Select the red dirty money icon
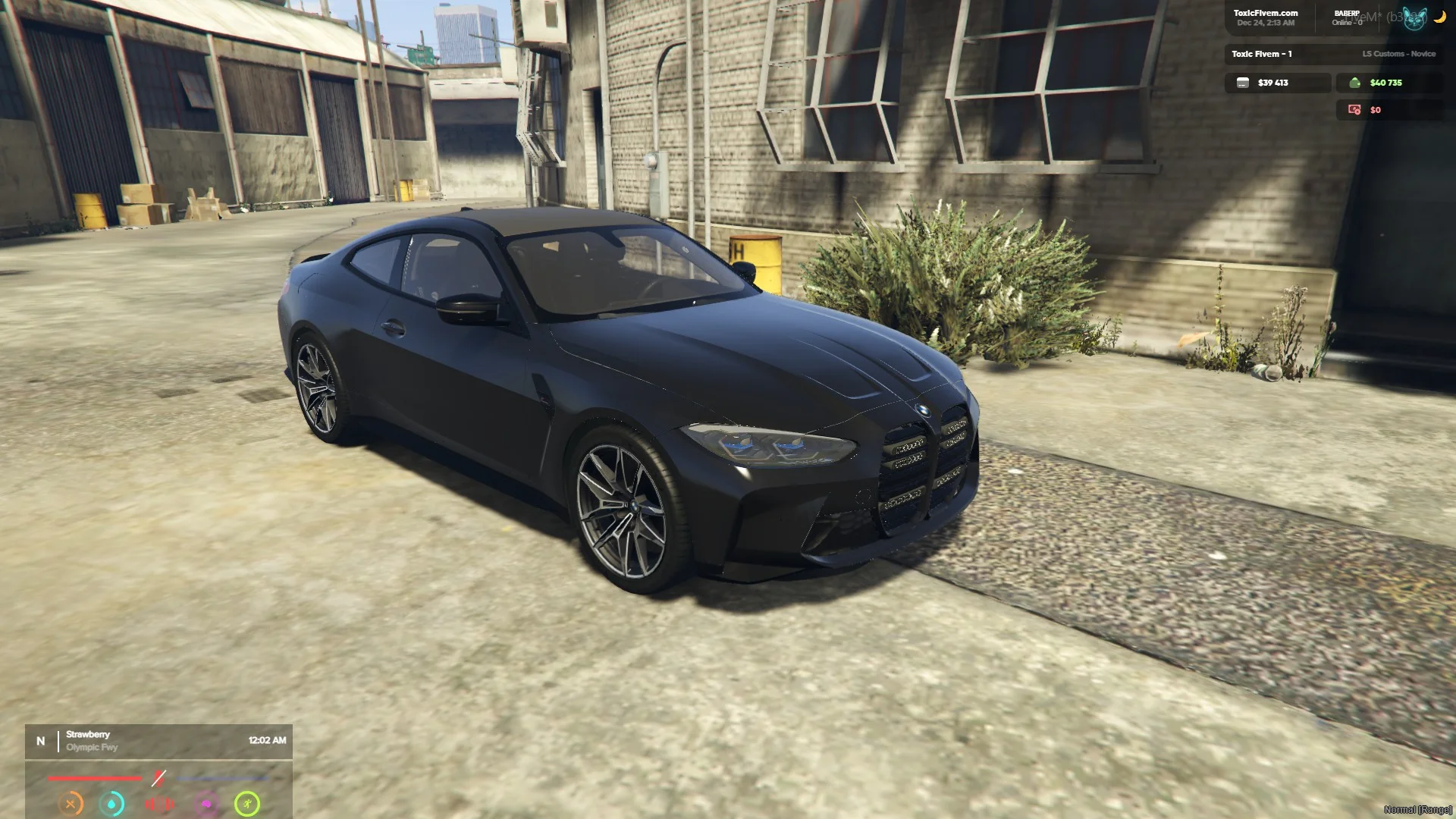1456x819 pixels. click(1354, 110)
